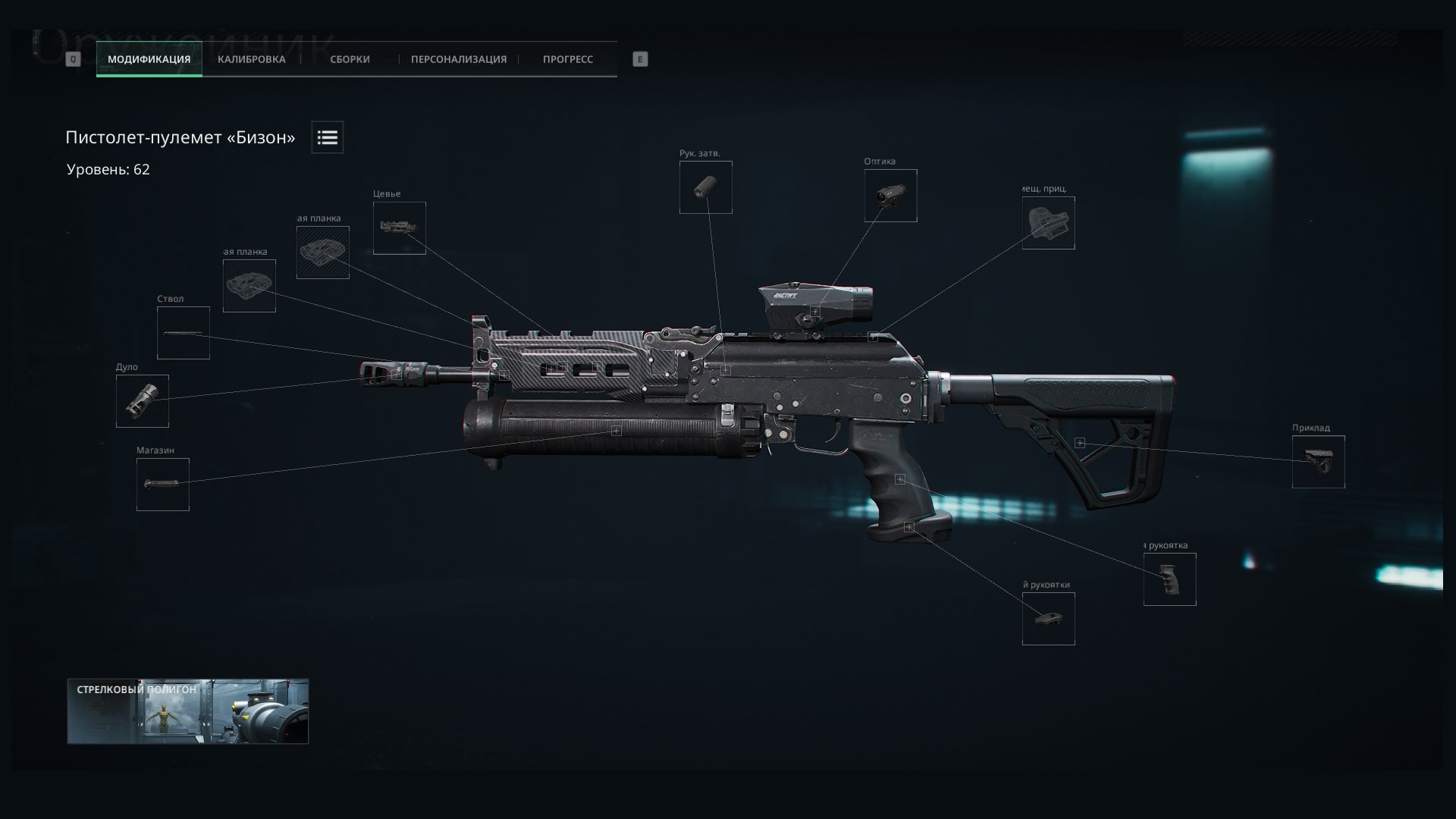
Task: Select the pistol grip рукоятка slot
Action: tap(1170, 579)
